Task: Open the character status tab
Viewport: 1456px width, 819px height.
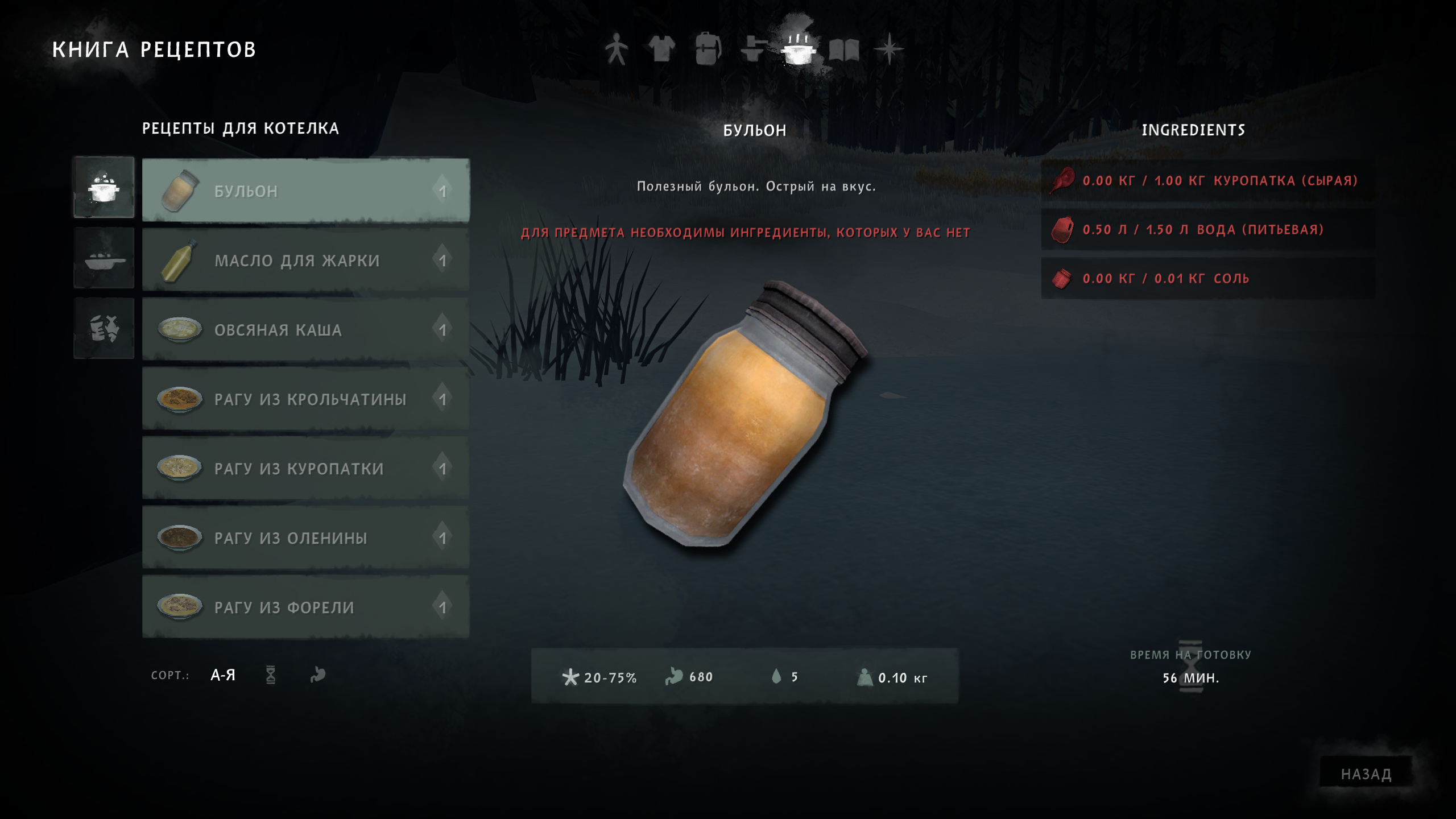Action: [x=616, y=49]
